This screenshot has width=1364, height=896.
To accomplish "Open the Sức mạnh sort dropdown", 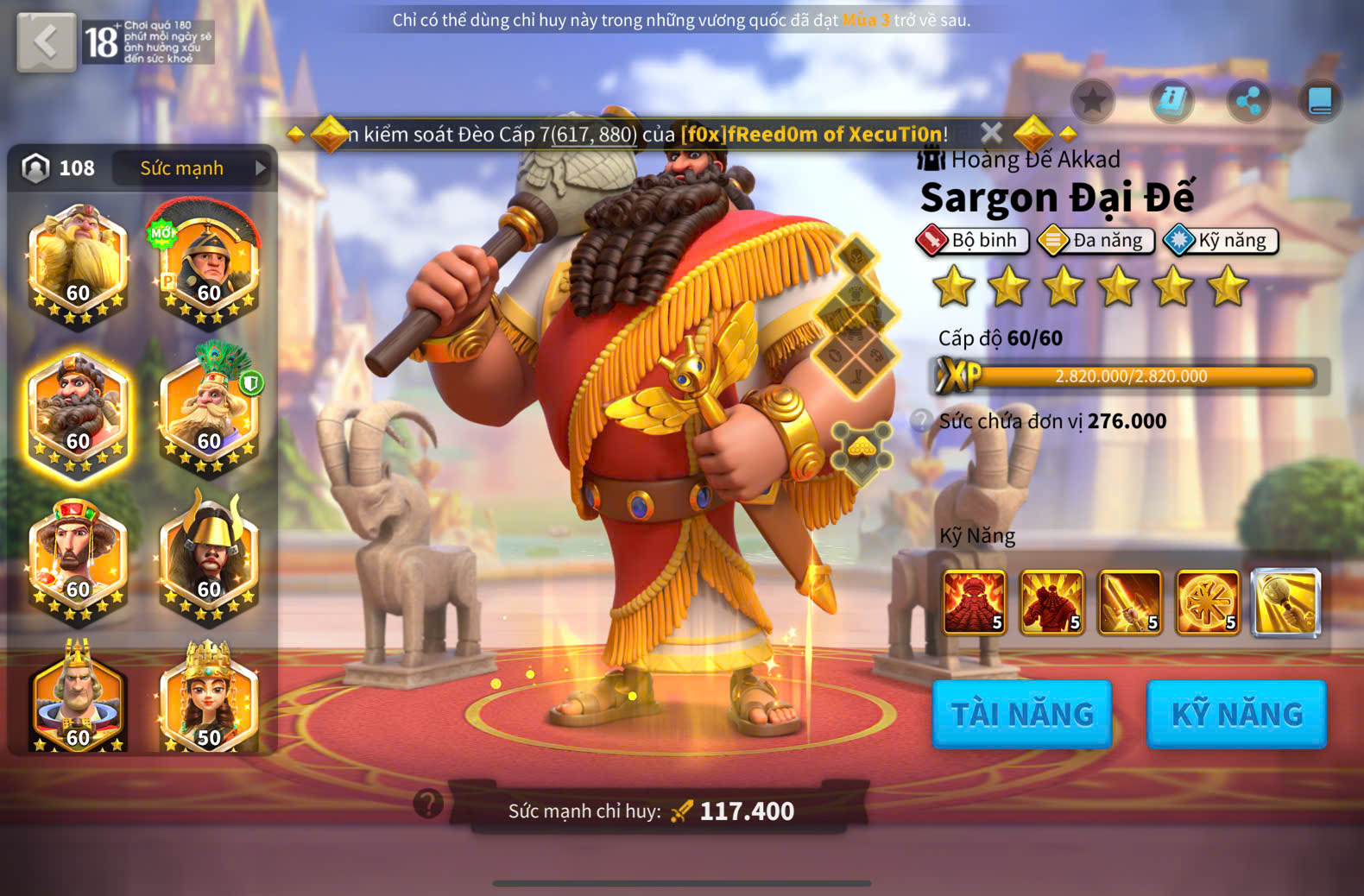I will click(x=193, y=168).
